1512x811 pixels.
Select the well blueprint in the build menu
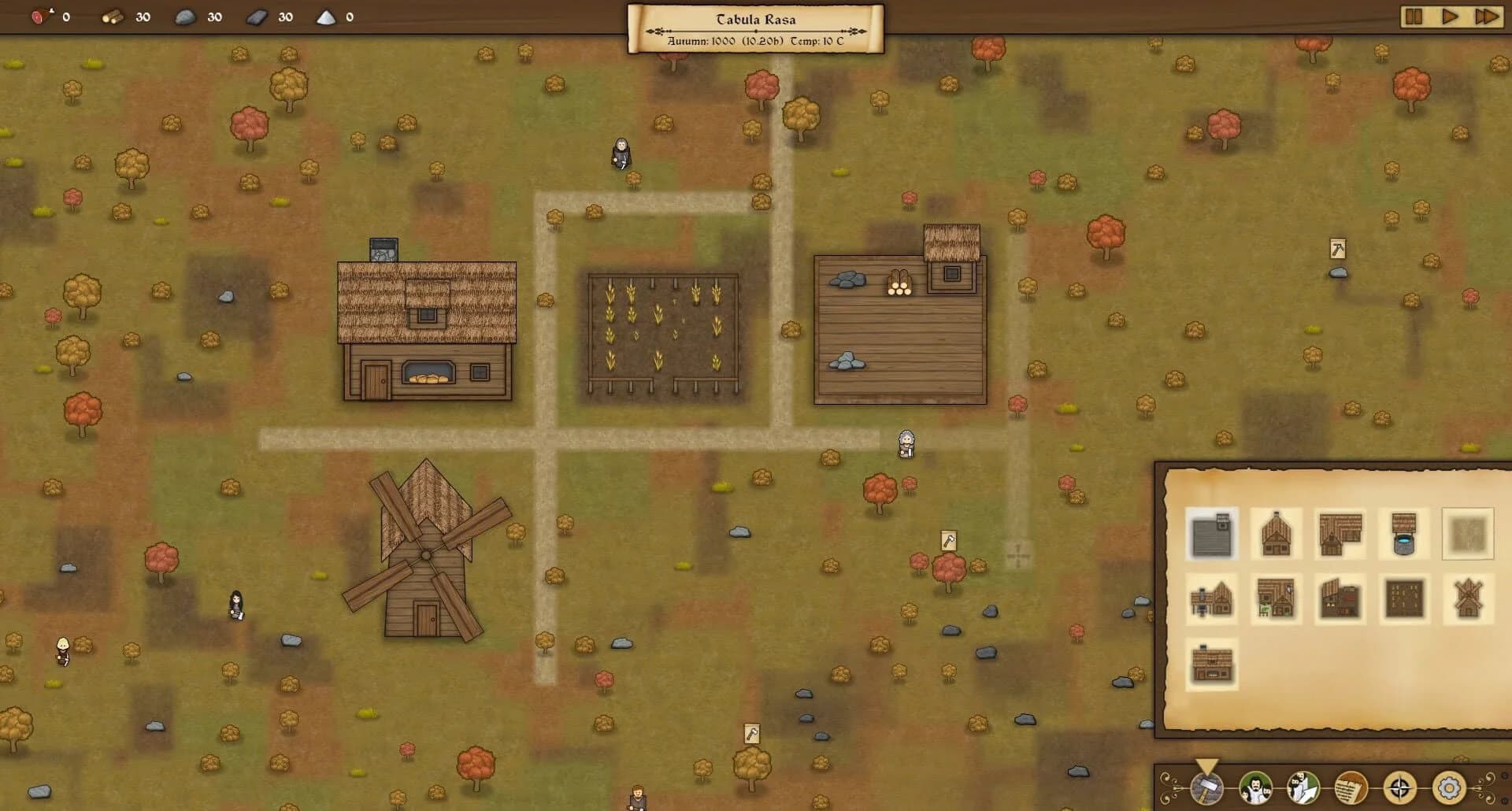click(x=1403, y=533)
